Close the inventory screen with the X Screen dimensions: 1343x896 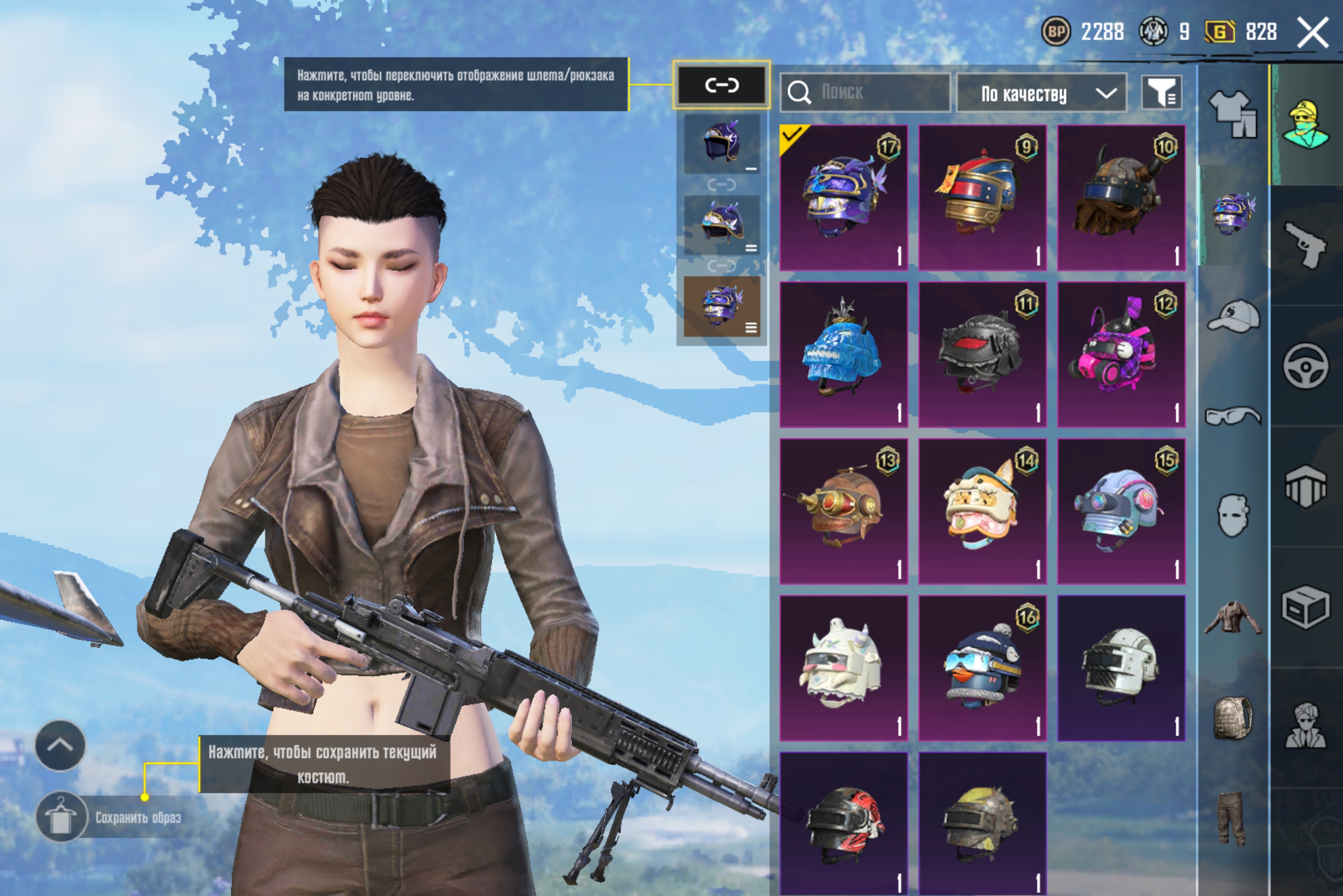(x=1312, y=33)
